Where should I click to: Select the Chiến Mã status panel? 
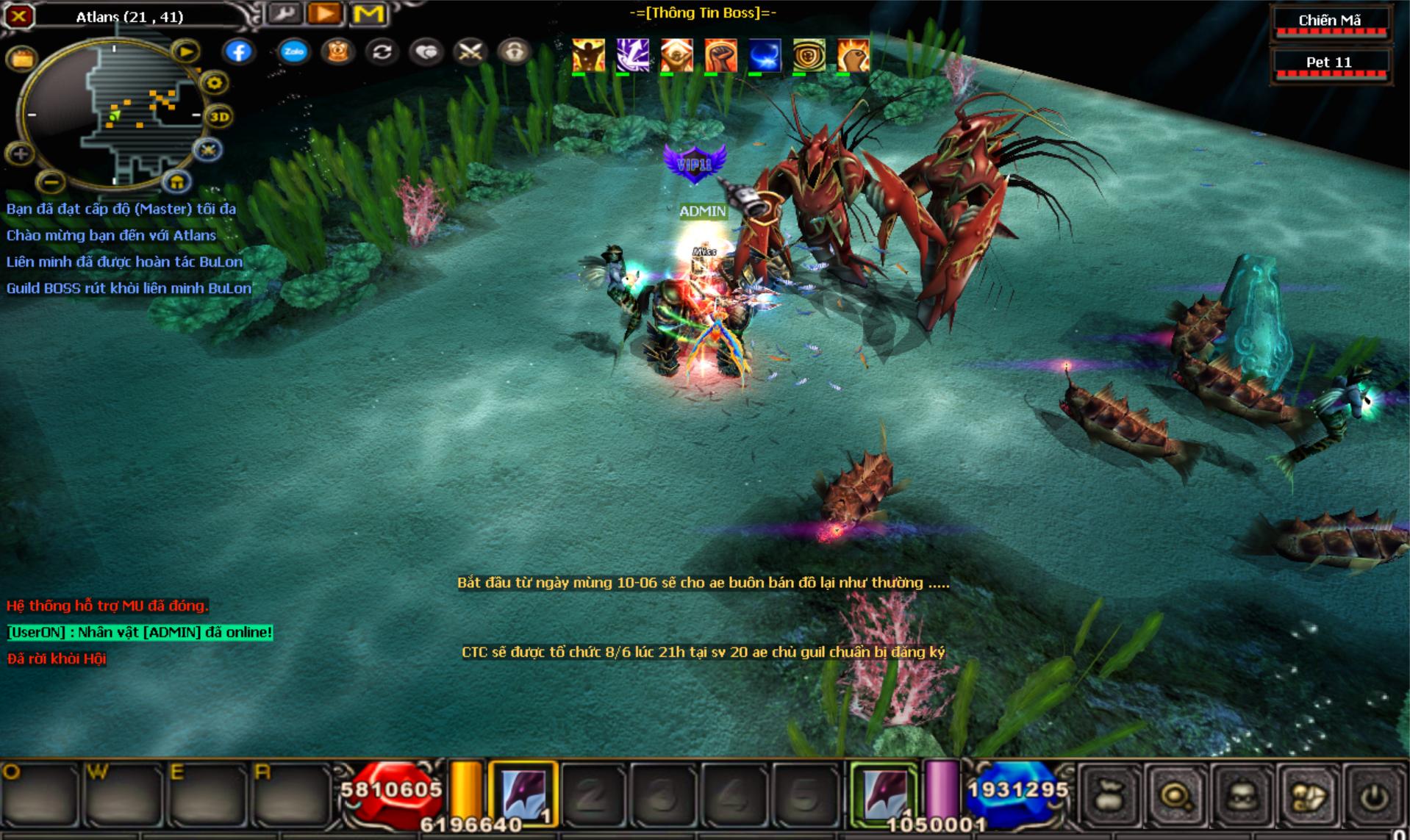1329,22
